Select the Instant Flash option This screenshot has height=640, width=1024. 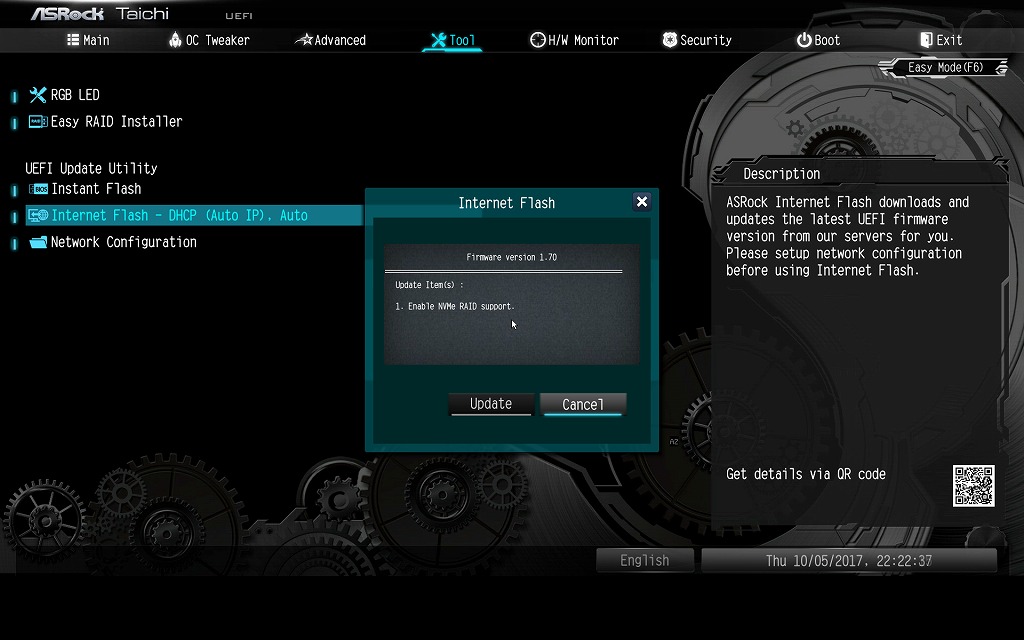pos(96,189)
